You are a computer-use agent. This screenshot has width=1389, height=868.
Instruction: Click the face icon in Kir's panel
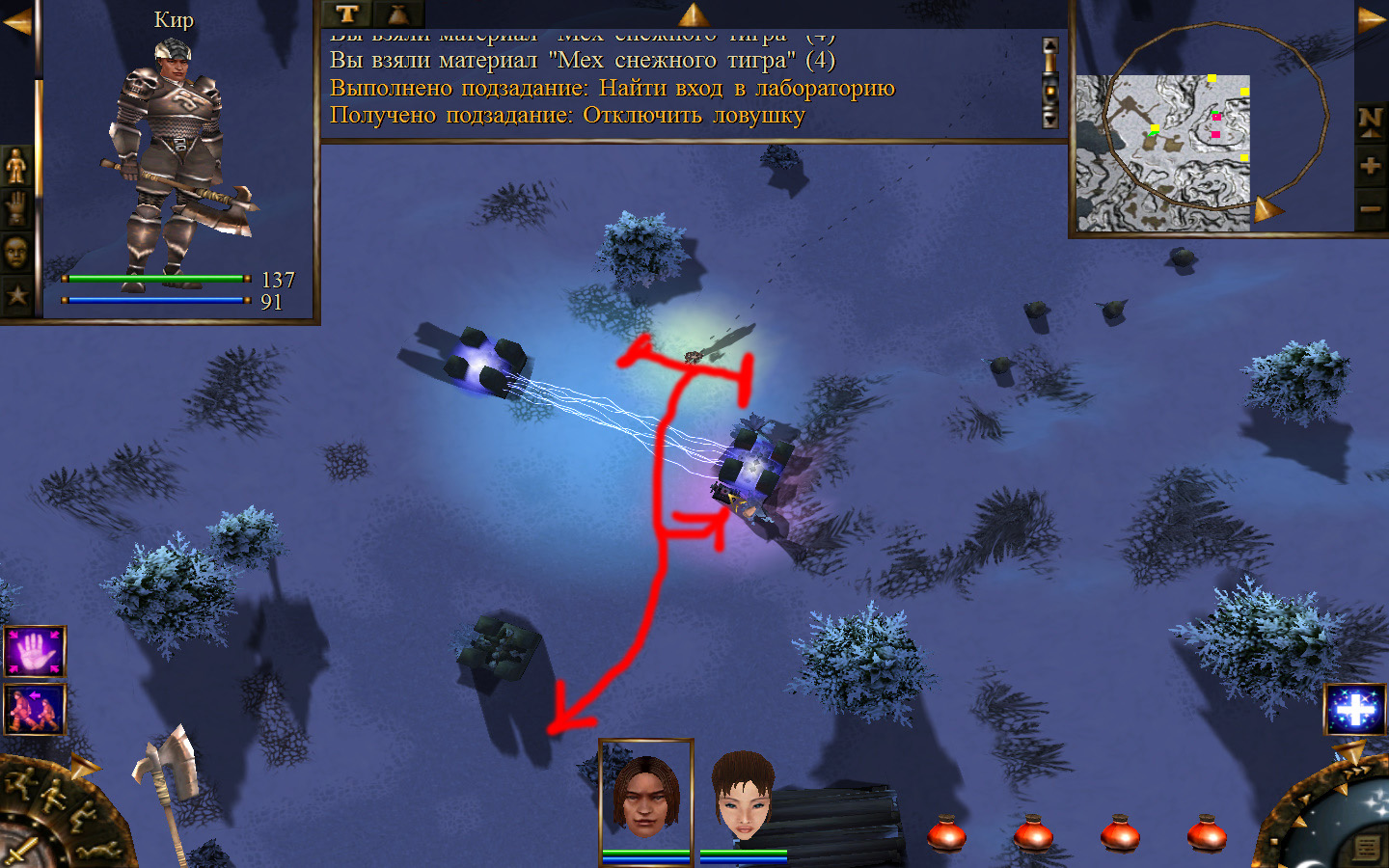16,253
